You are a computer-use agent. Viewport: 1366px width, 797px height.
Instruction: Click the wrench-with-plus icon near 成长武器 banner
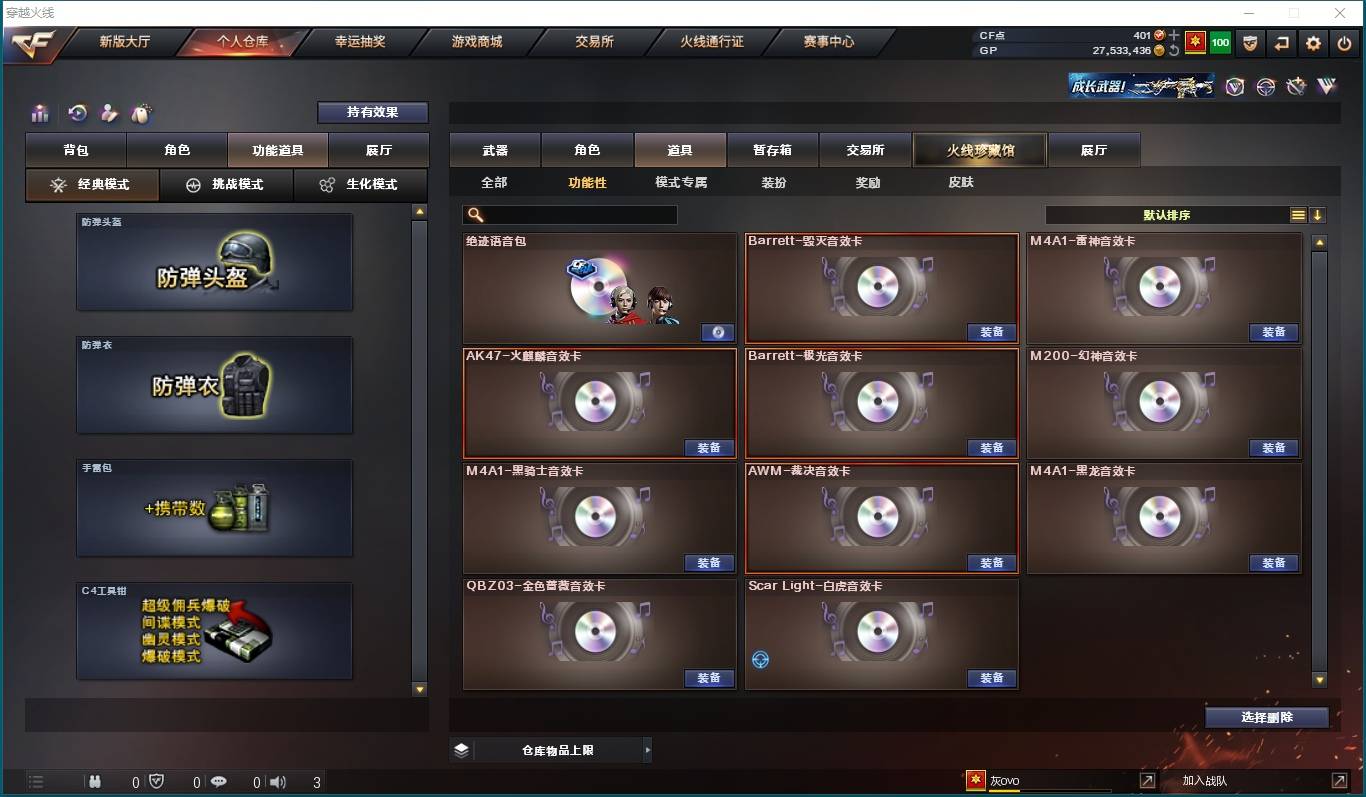pyautogui.click(x=1297, y=86)
